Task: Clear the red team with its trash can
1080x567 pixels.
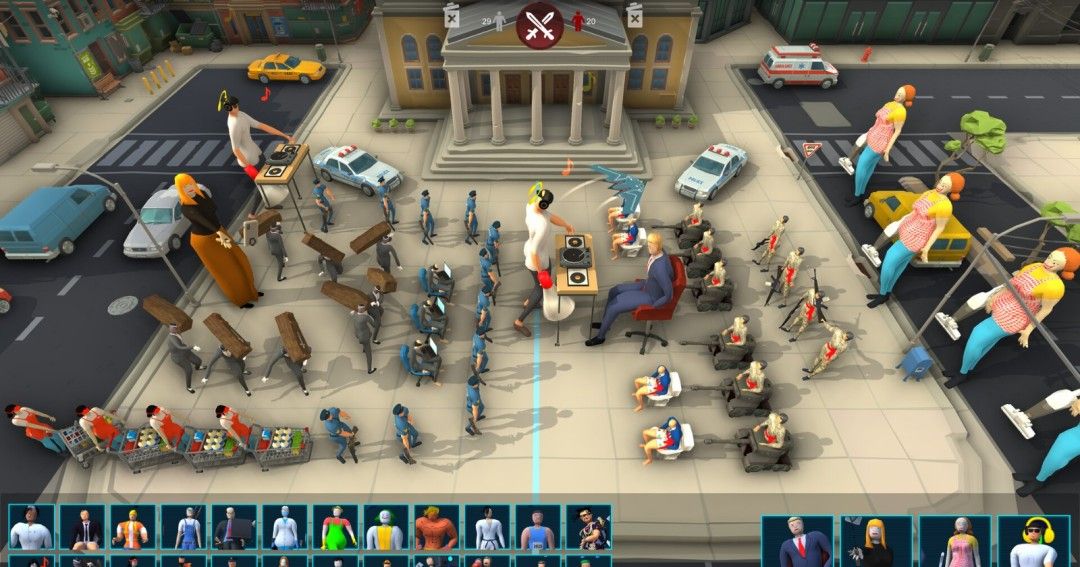Action: click(x=634, y=14)
